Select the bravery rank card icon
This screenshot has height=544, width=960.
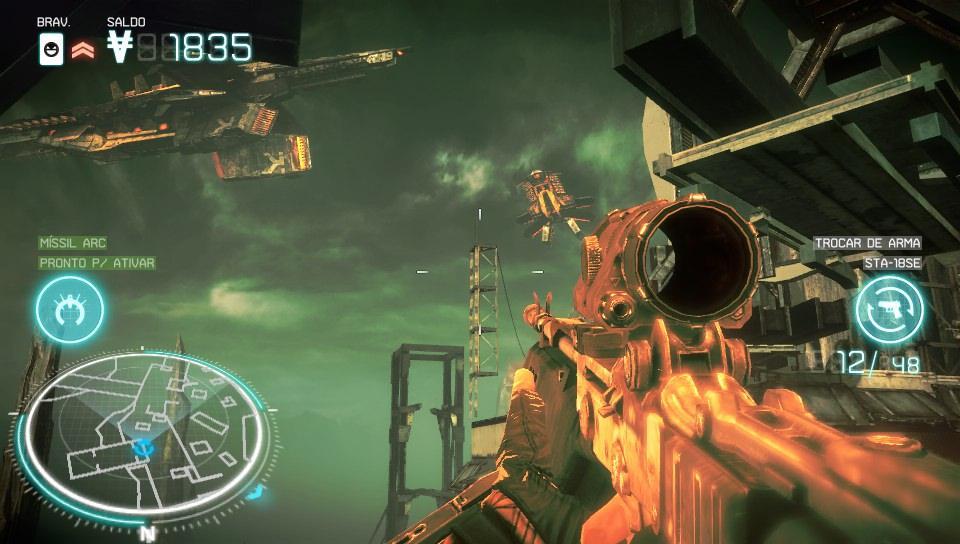click(51, 48)
